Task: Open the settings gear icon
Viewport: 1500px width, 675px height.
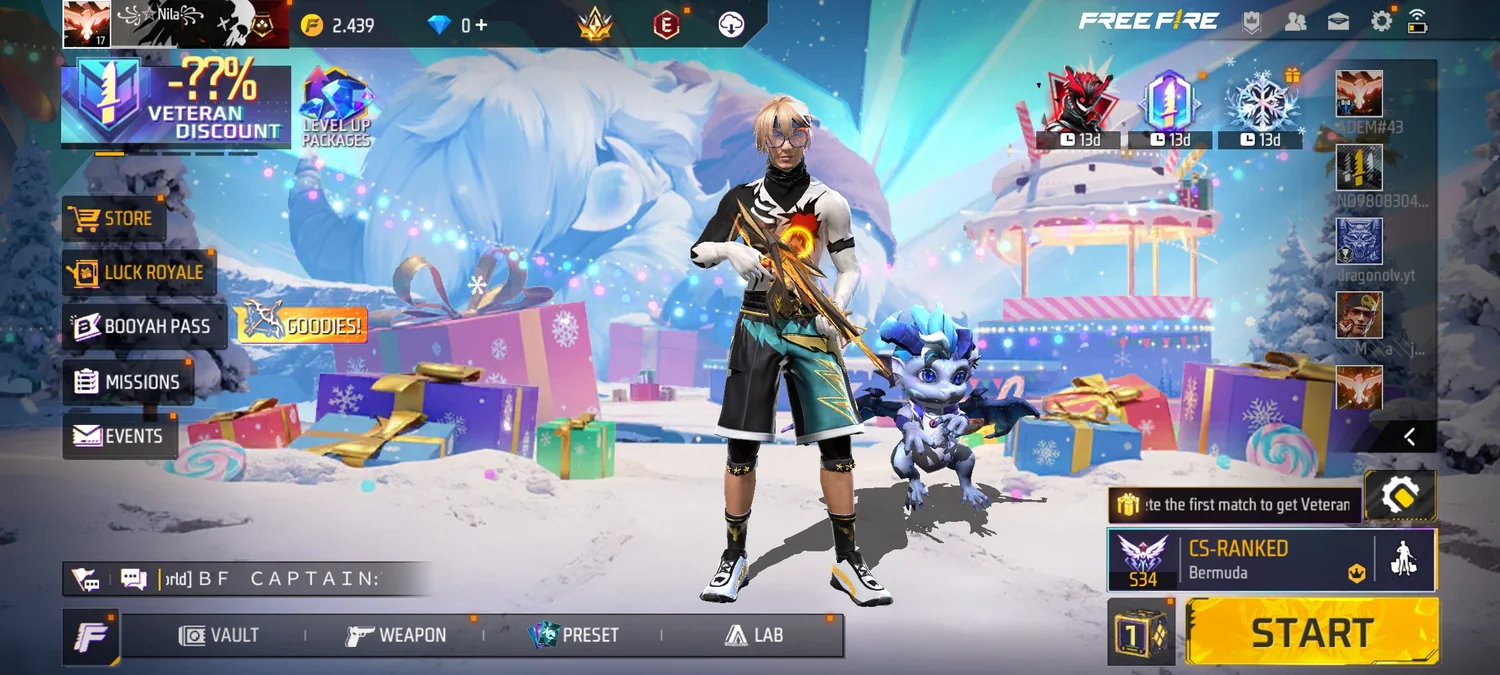Action: pyautogui.click(x=1381, y=21)
